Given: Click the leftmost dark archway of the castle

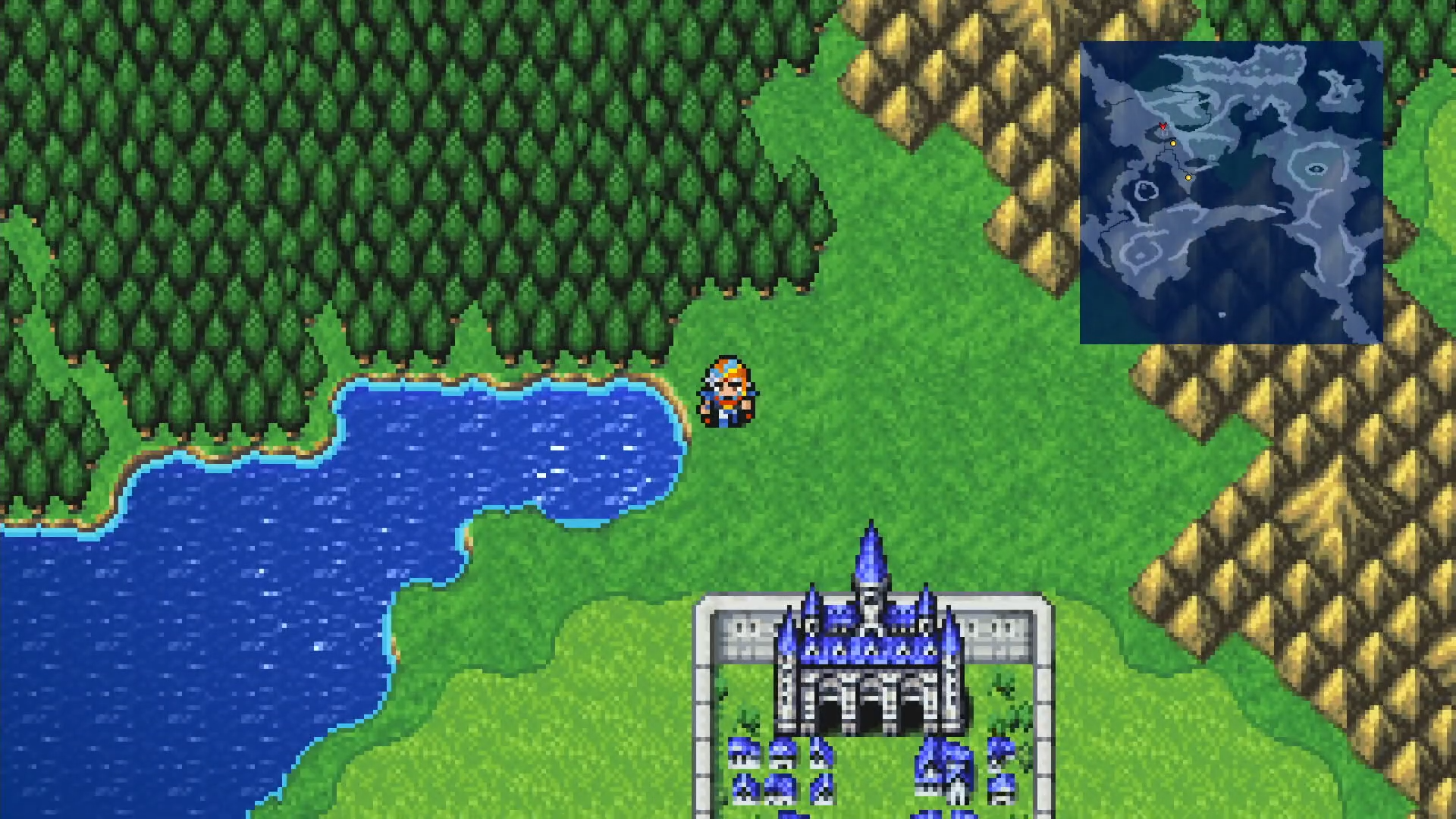Looking at the screenshot, I should click(830, 709).
